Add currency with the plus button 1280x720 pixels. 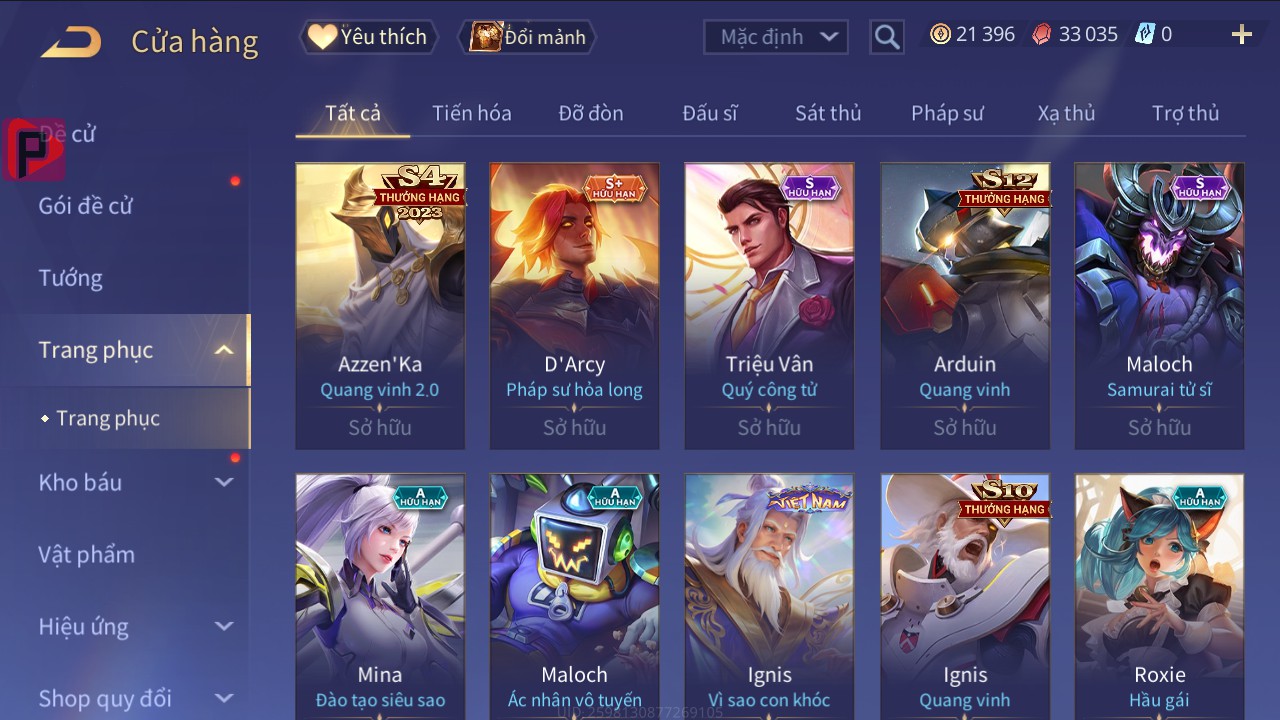[1241, 35]
